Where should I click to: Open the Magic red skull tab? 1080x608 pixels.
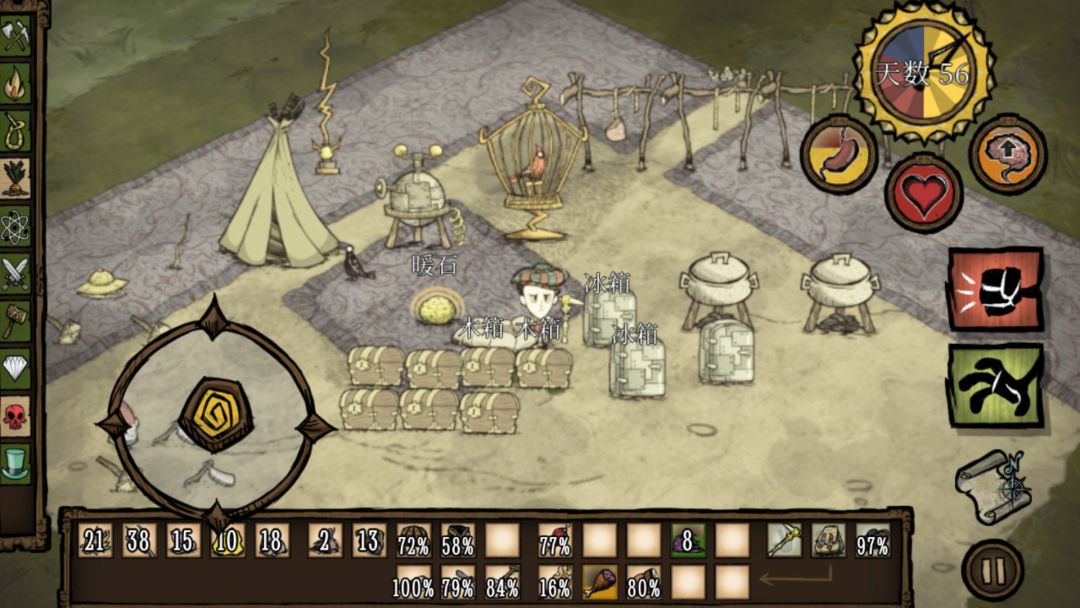coord(16,415)
